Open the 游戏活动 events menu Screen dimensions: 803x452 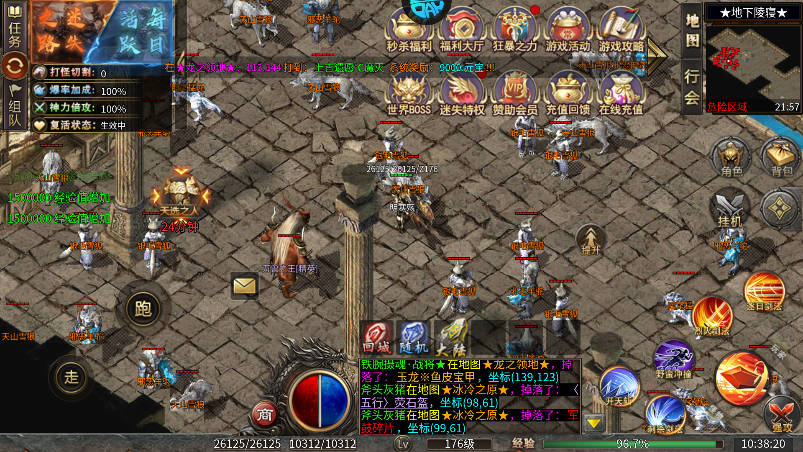(568, 28)
